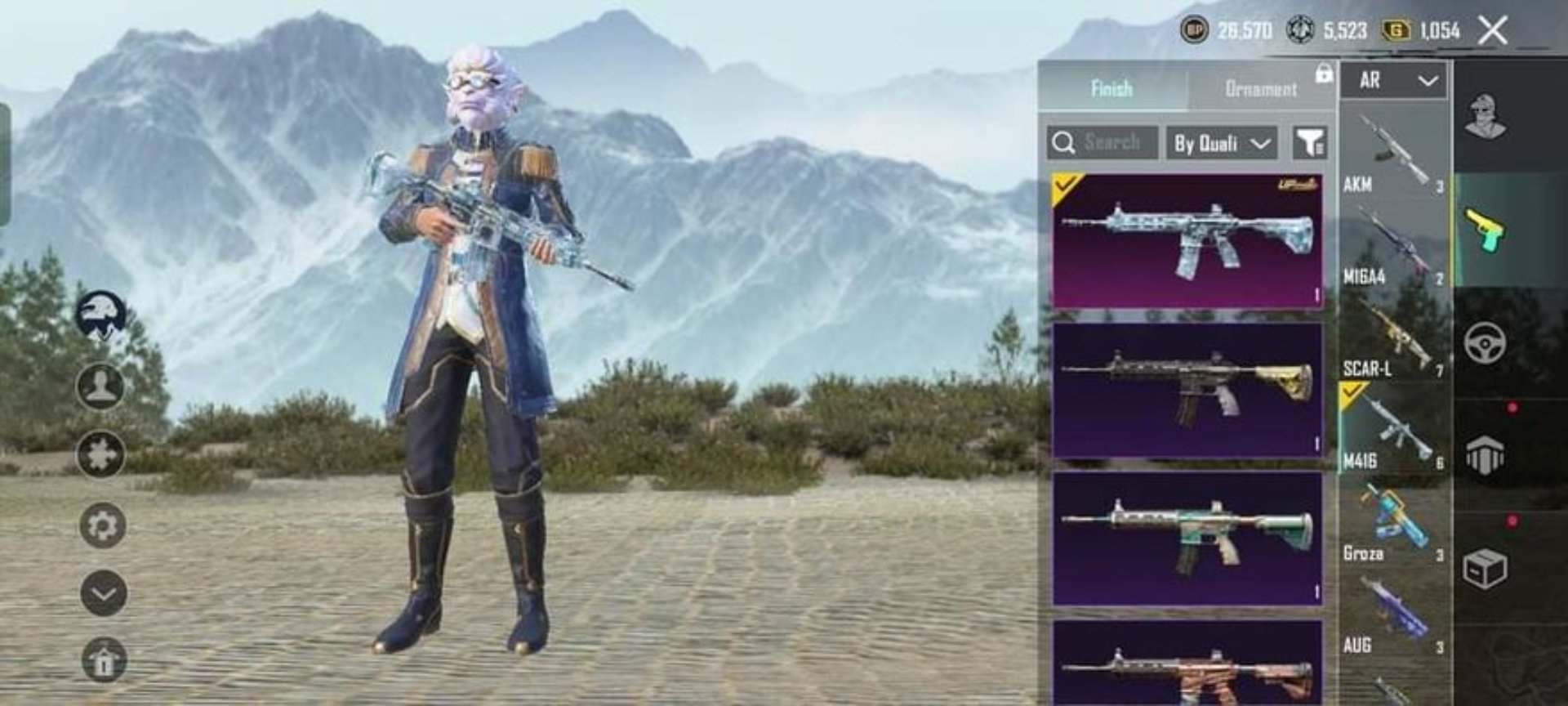1568x706 pixels.
Task: Open the crate box category
Action: pyautogui.click(x=1485, y=569)
